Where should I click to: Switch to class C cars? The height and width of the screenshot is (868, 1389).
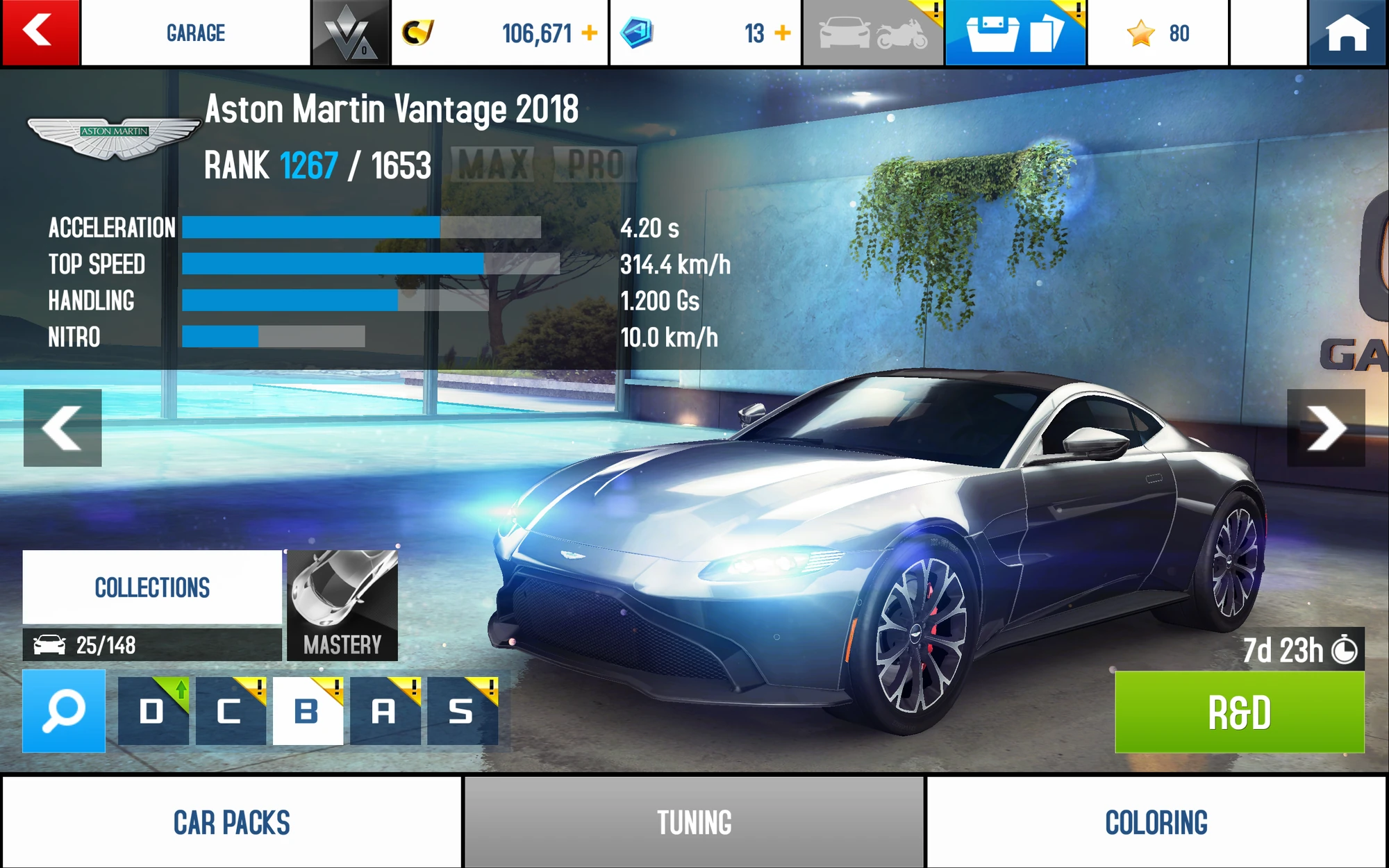pyautogui.click(x=231, y=711)
